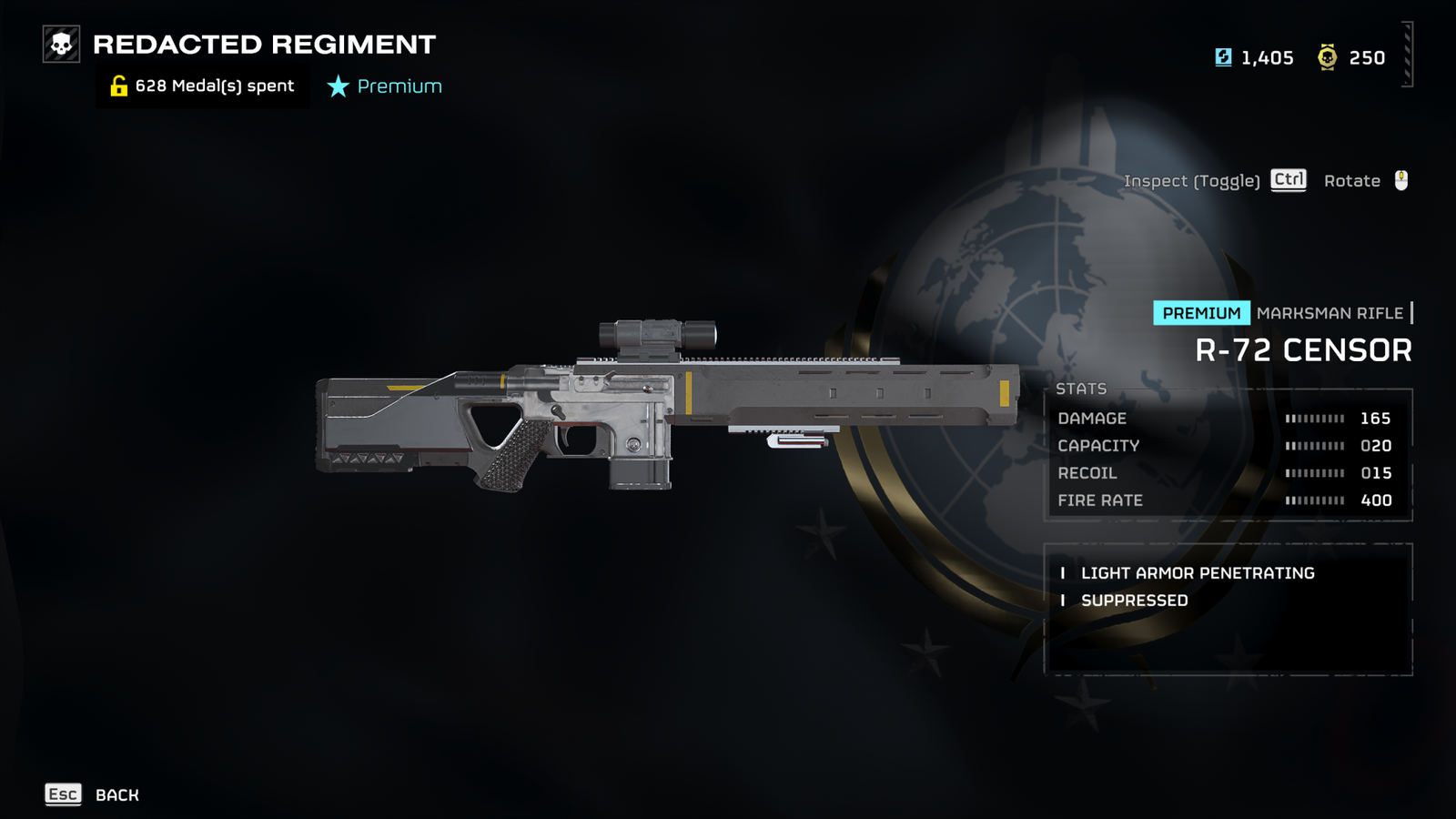Go back using the BACK button
Screen dimensions: 1456x819
coord(93,794)
